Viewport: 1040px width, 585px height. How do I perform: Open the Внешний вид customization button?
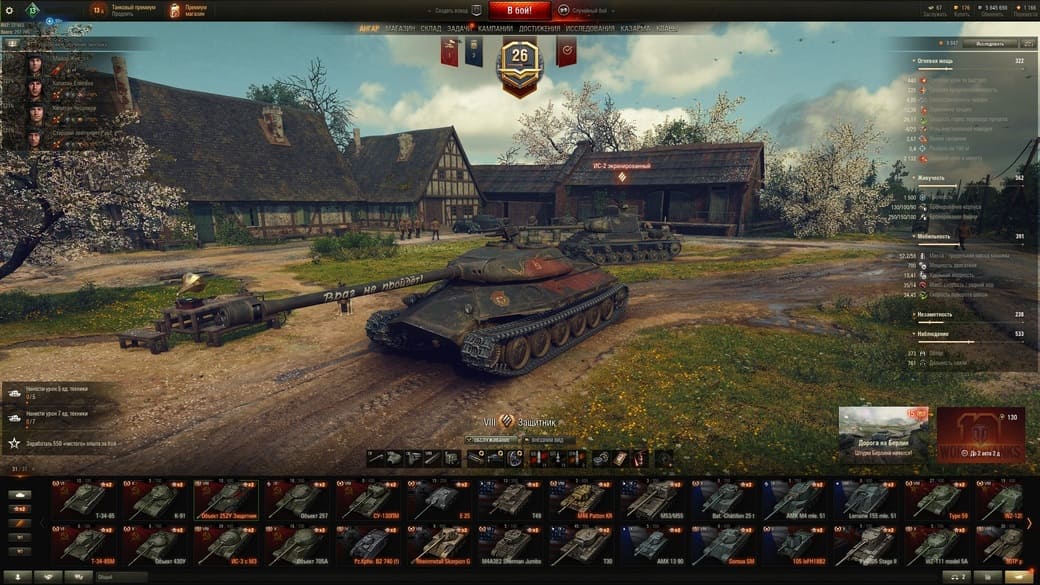548,439
